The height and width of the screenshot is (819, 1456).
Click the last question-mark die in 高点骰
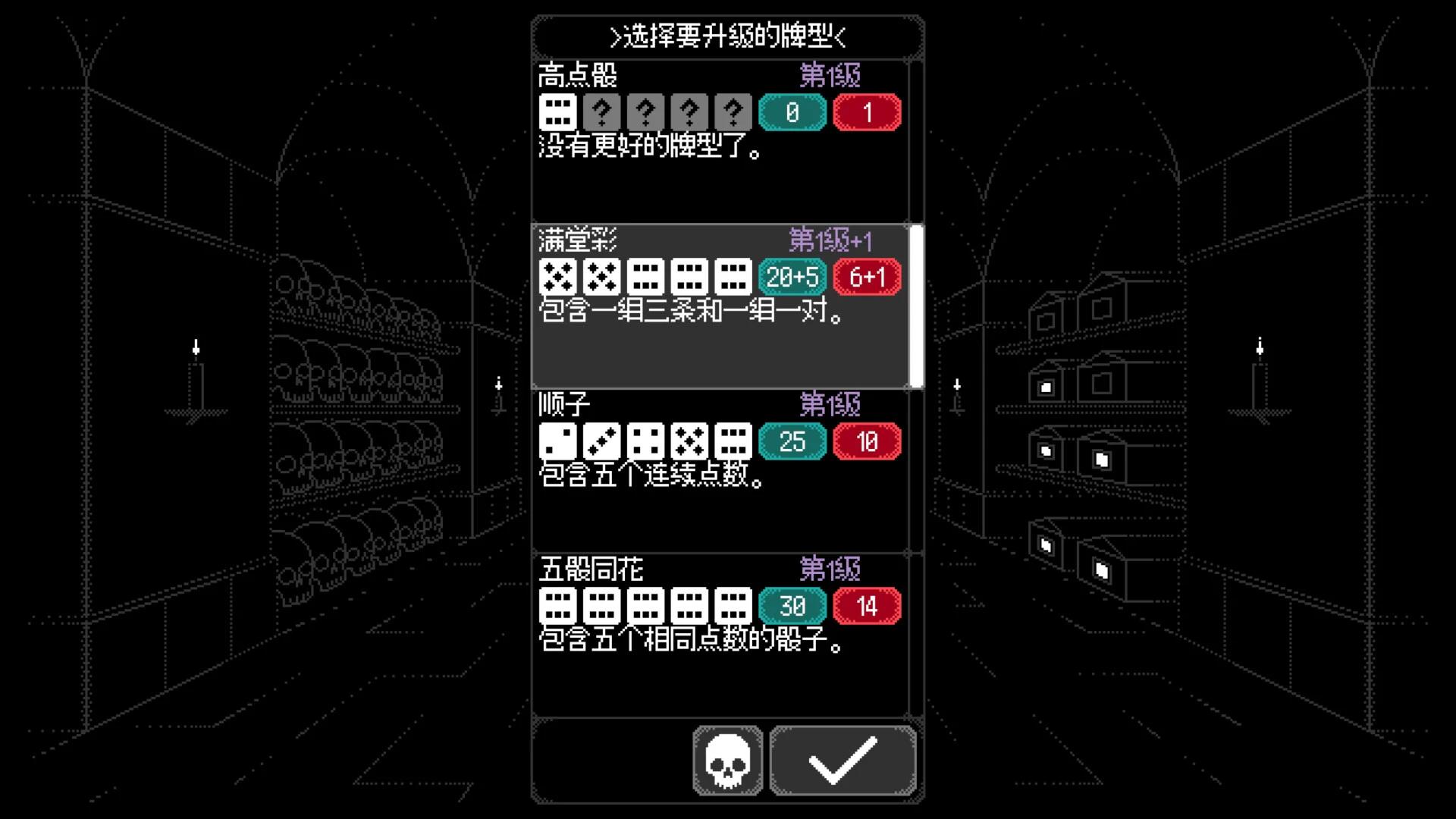pos(733,112)
